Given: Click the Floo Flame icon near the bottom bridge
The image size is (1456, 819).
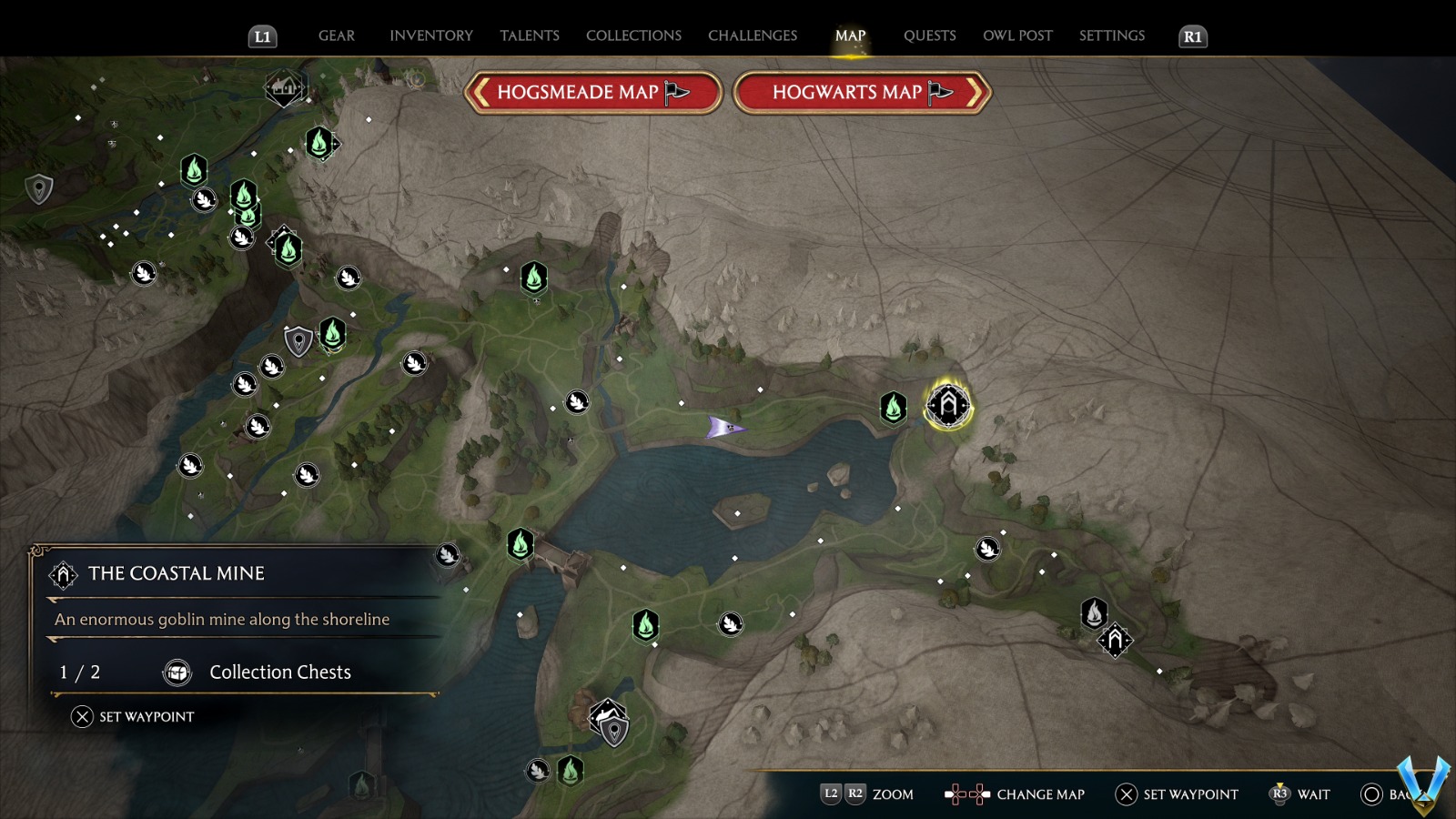Looking at the screenshot, I should [x=521, y=544].
